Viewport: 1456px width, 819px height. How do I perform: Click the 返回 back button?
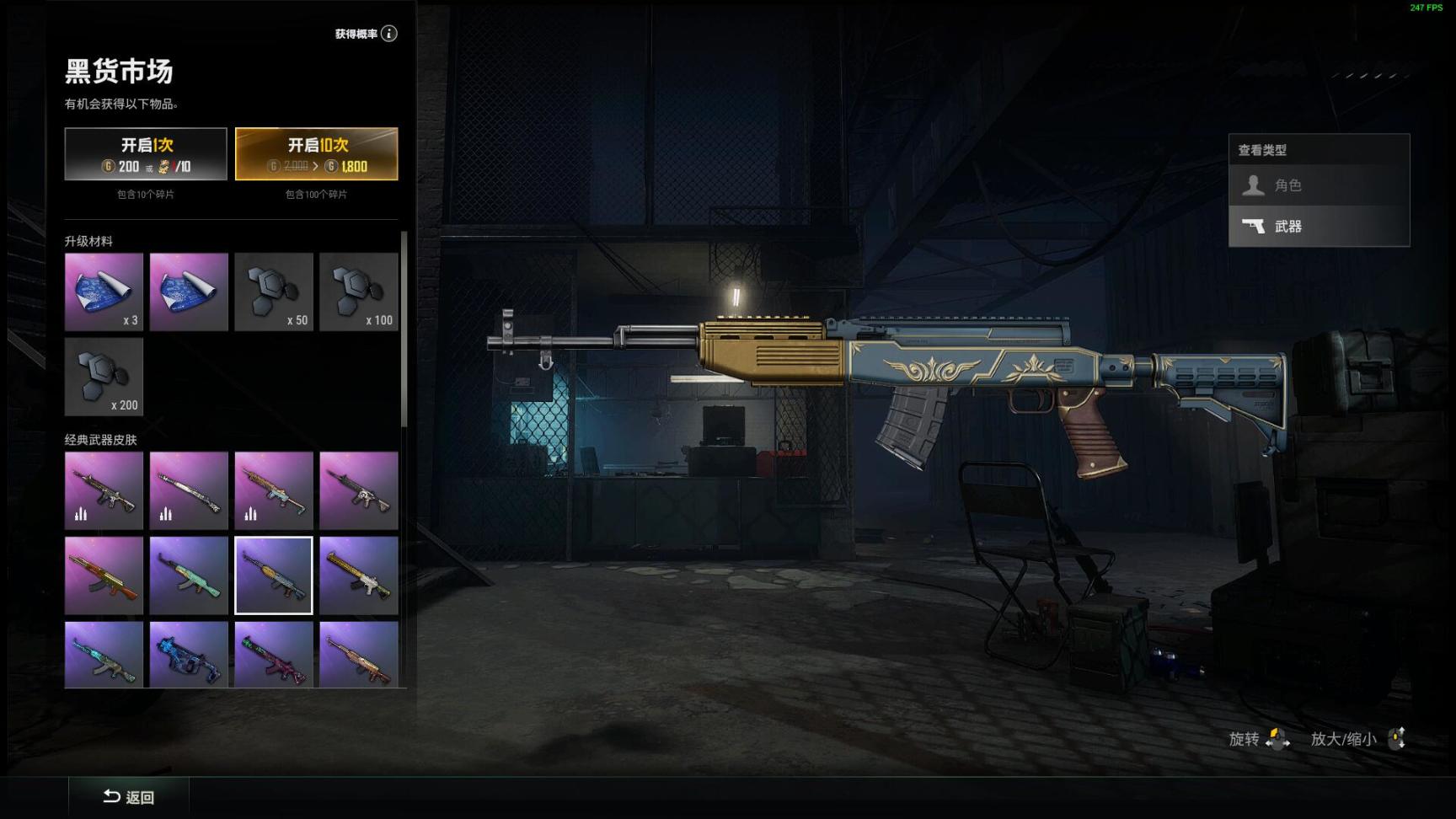coord(128,797)
